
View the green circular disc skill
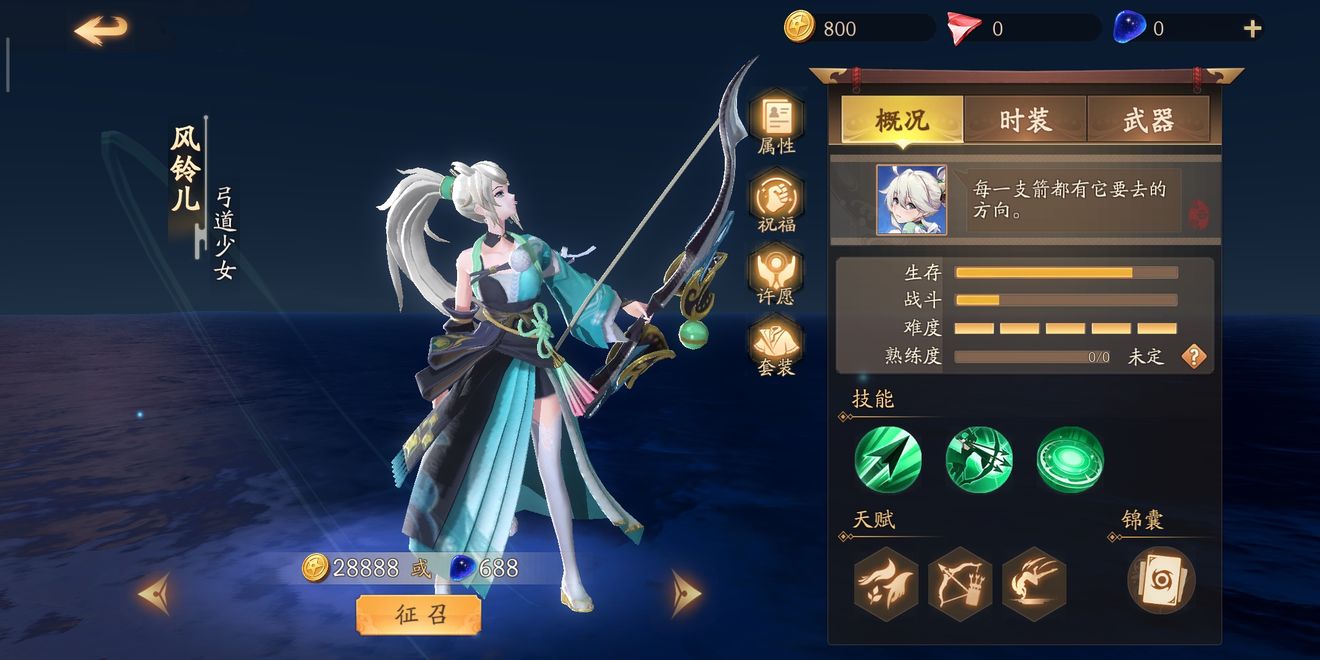1070,460
